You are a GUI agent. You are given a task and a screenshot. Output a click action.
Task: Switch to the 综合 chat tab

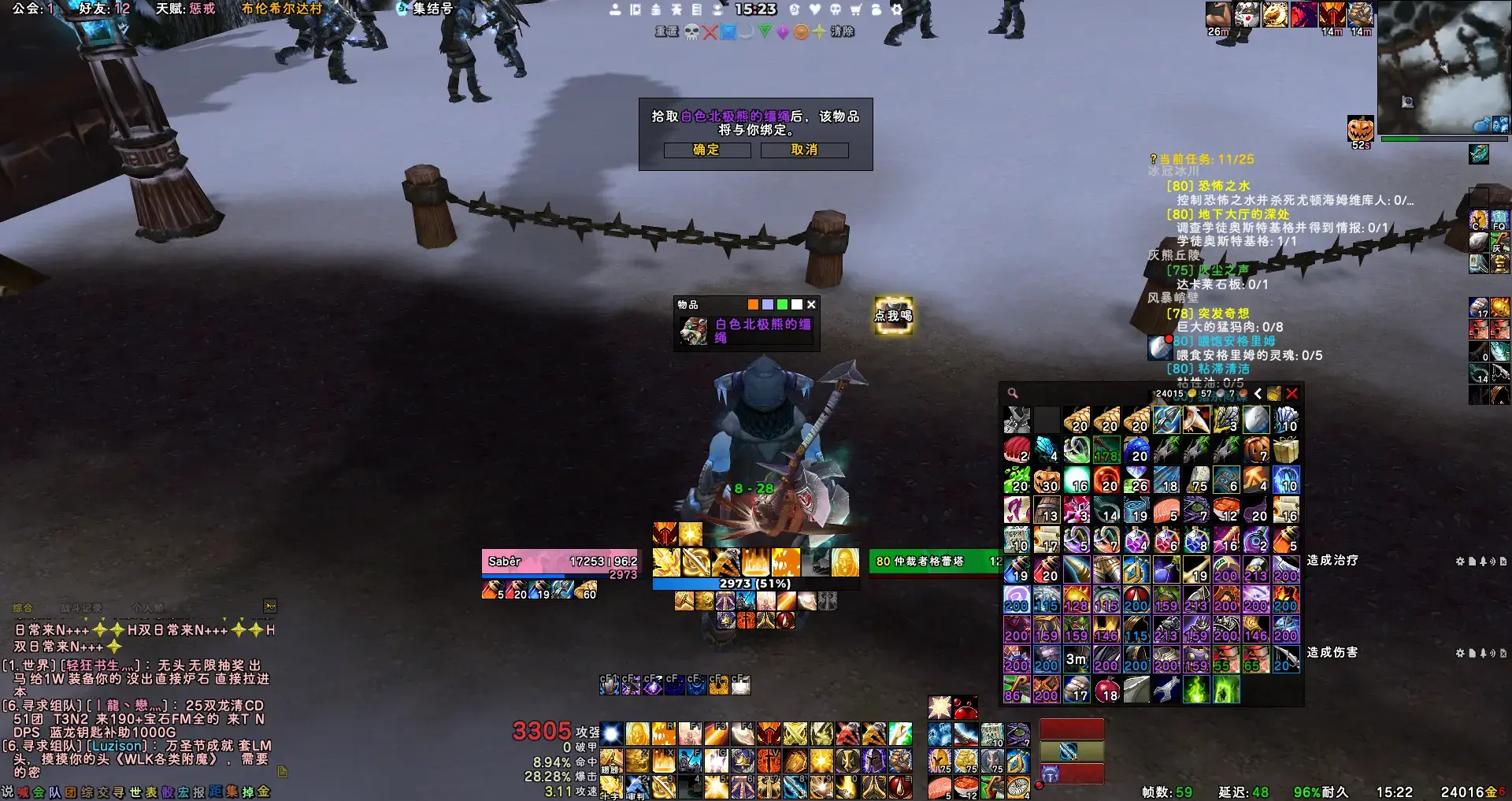tap(23, 608)
